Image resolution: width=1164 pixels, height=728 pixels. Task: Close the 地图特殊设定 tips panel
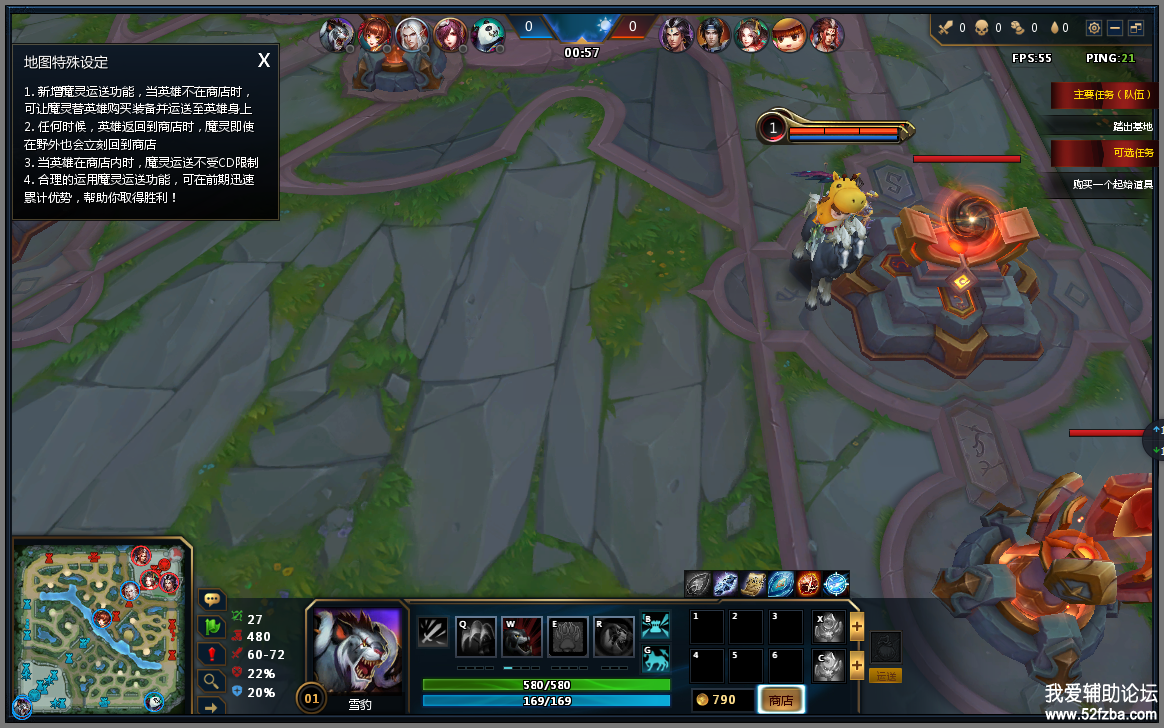264,60
